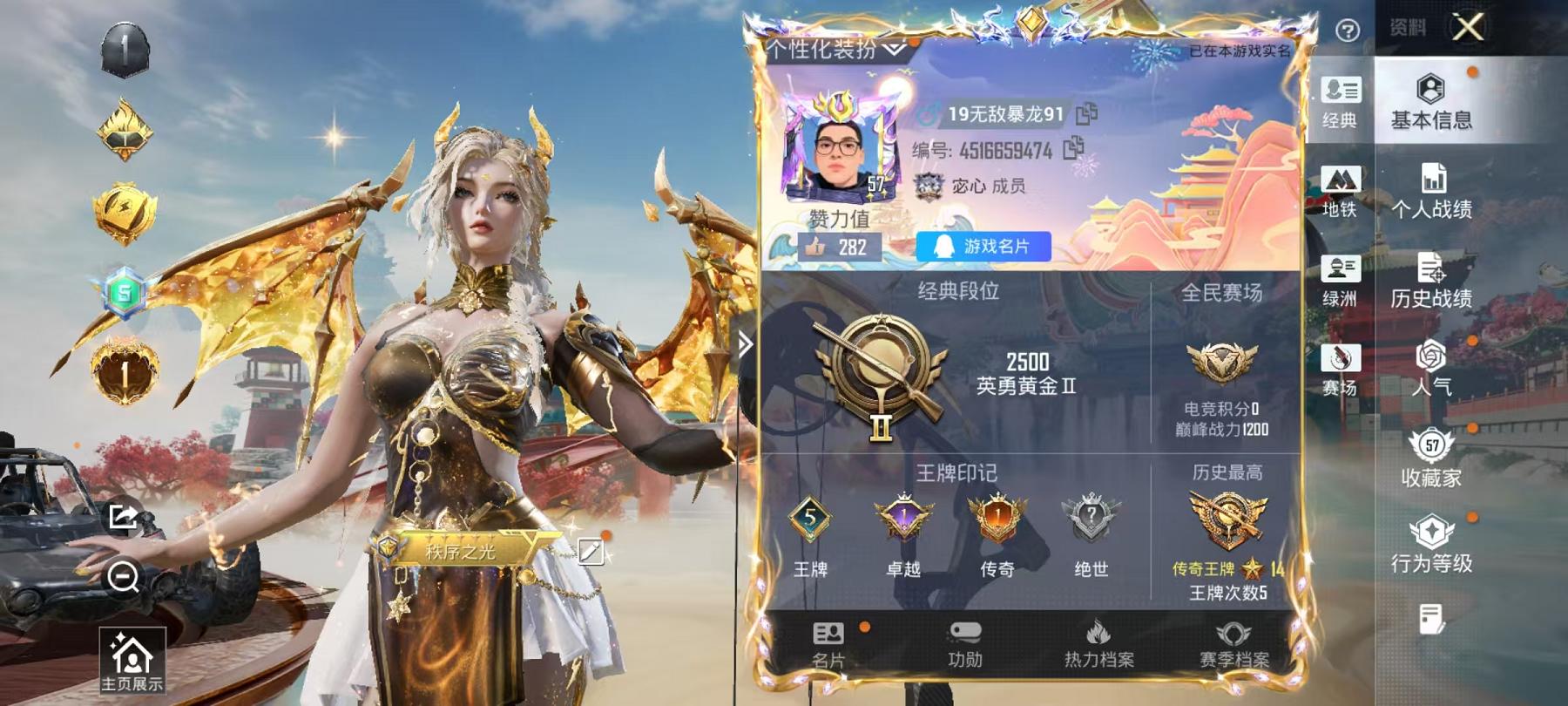This screenshot has height=706, width=1568.
Task: Open the share icon on the left side
Action: coord(123,516)
